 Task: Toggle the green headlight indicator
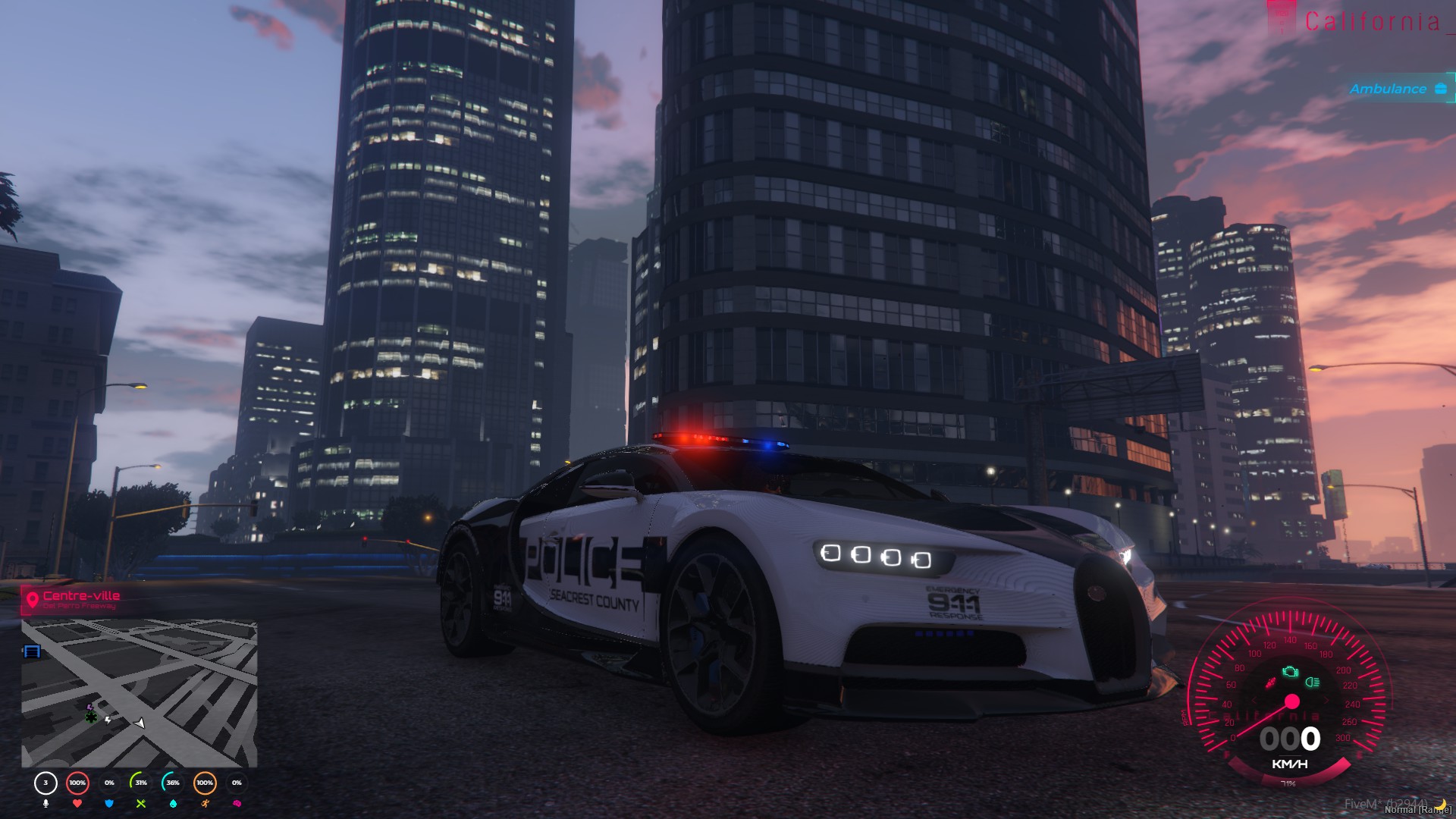point(1313,682)
